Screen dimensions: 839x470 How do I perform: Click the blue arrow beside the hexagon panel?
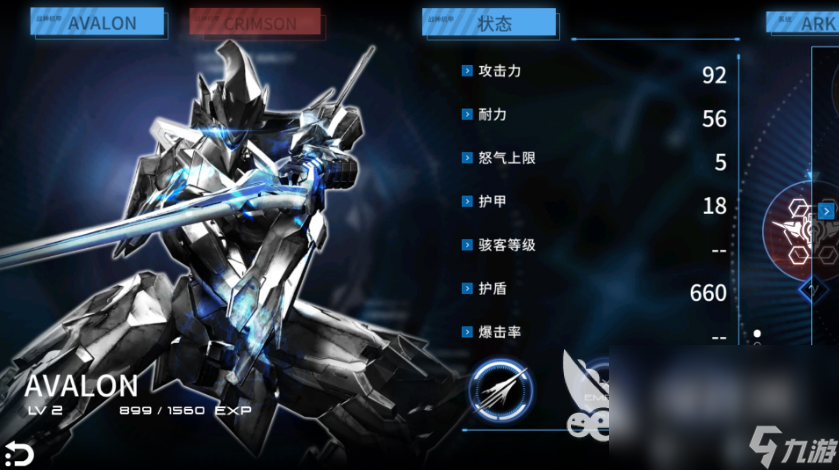tap(826, 211)
